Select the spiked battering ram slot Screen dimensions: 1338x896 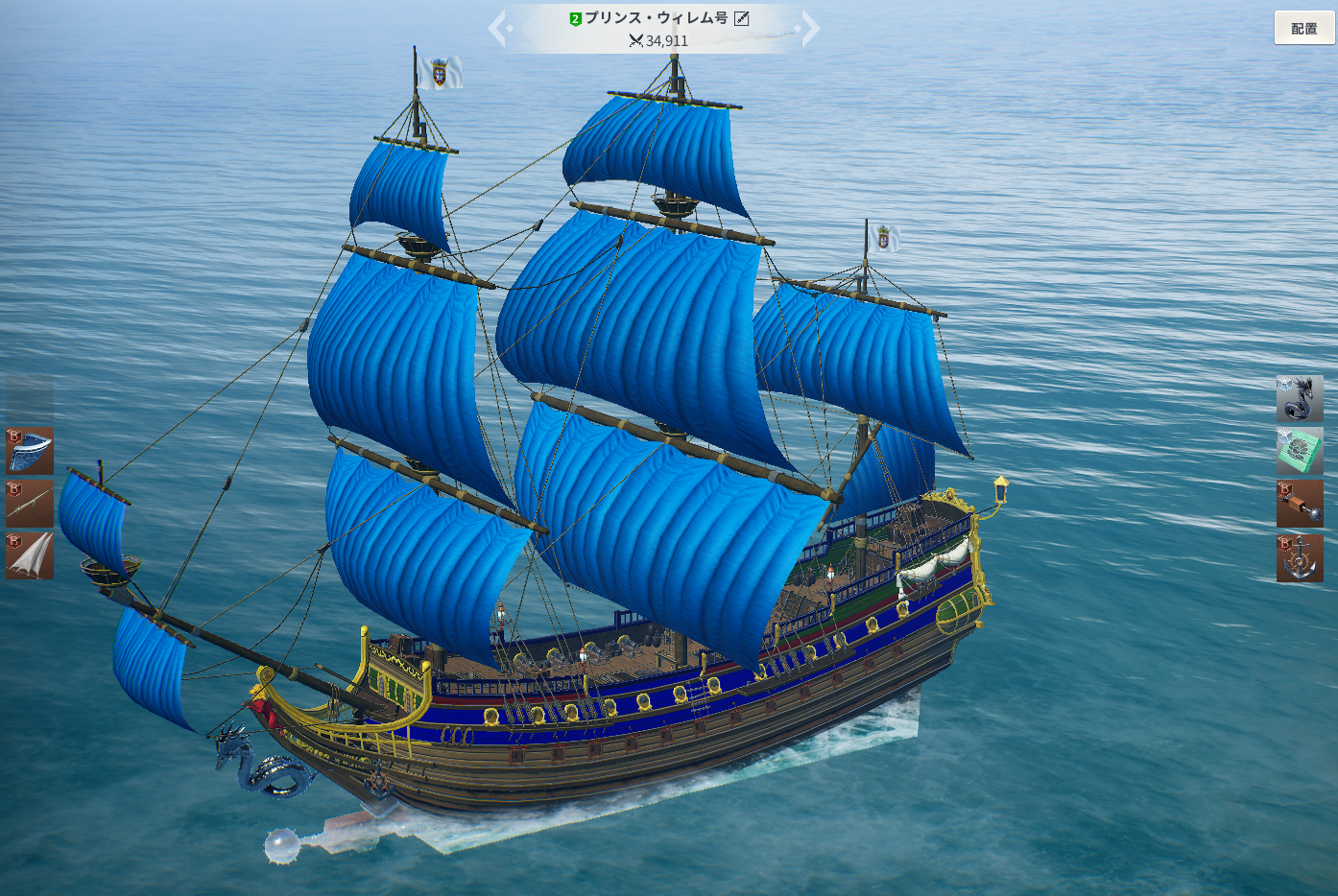(1300, 504)
